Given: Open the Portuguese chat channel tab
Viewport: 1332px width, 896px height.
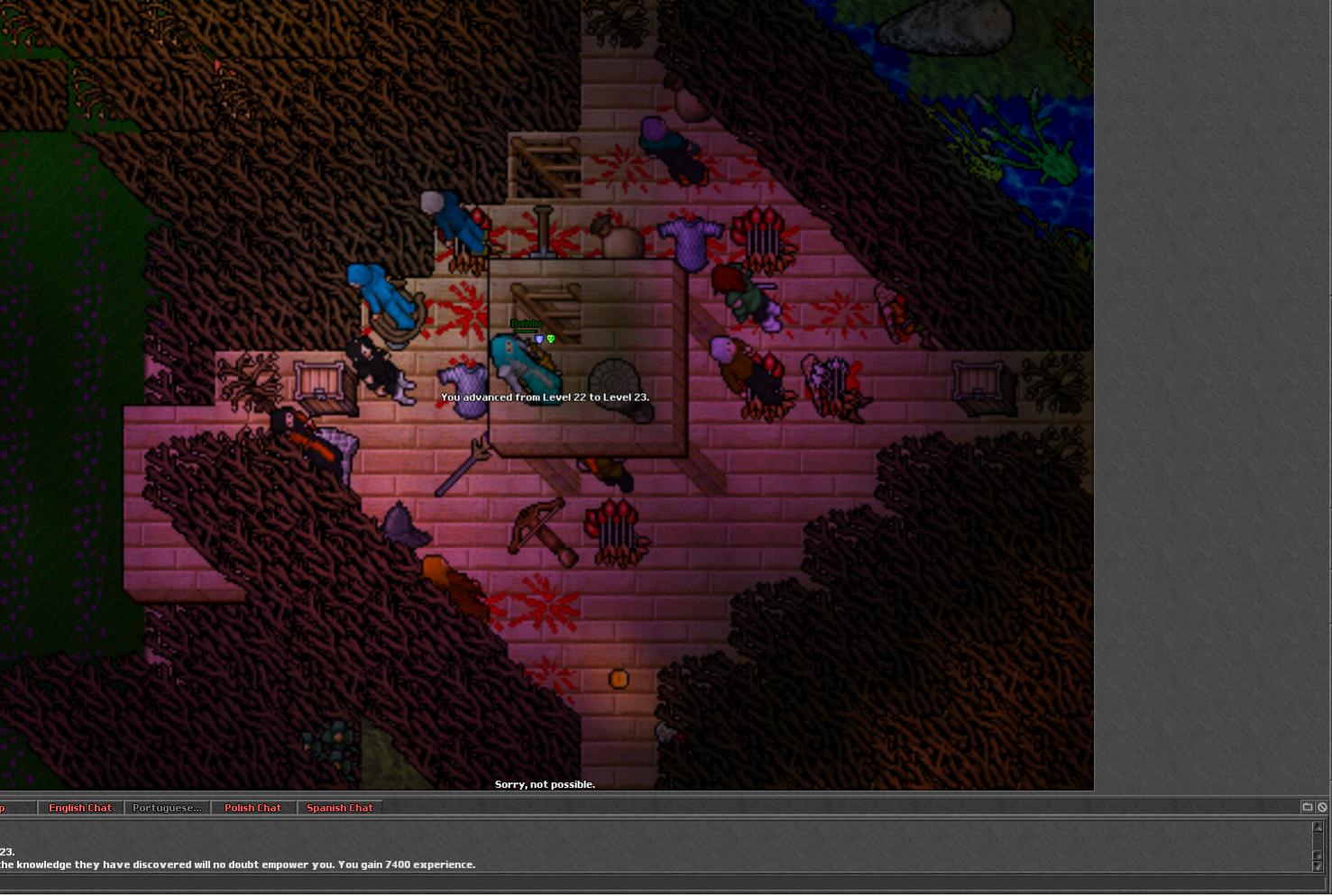Looking at the screenshot, I should coord(167,808).
